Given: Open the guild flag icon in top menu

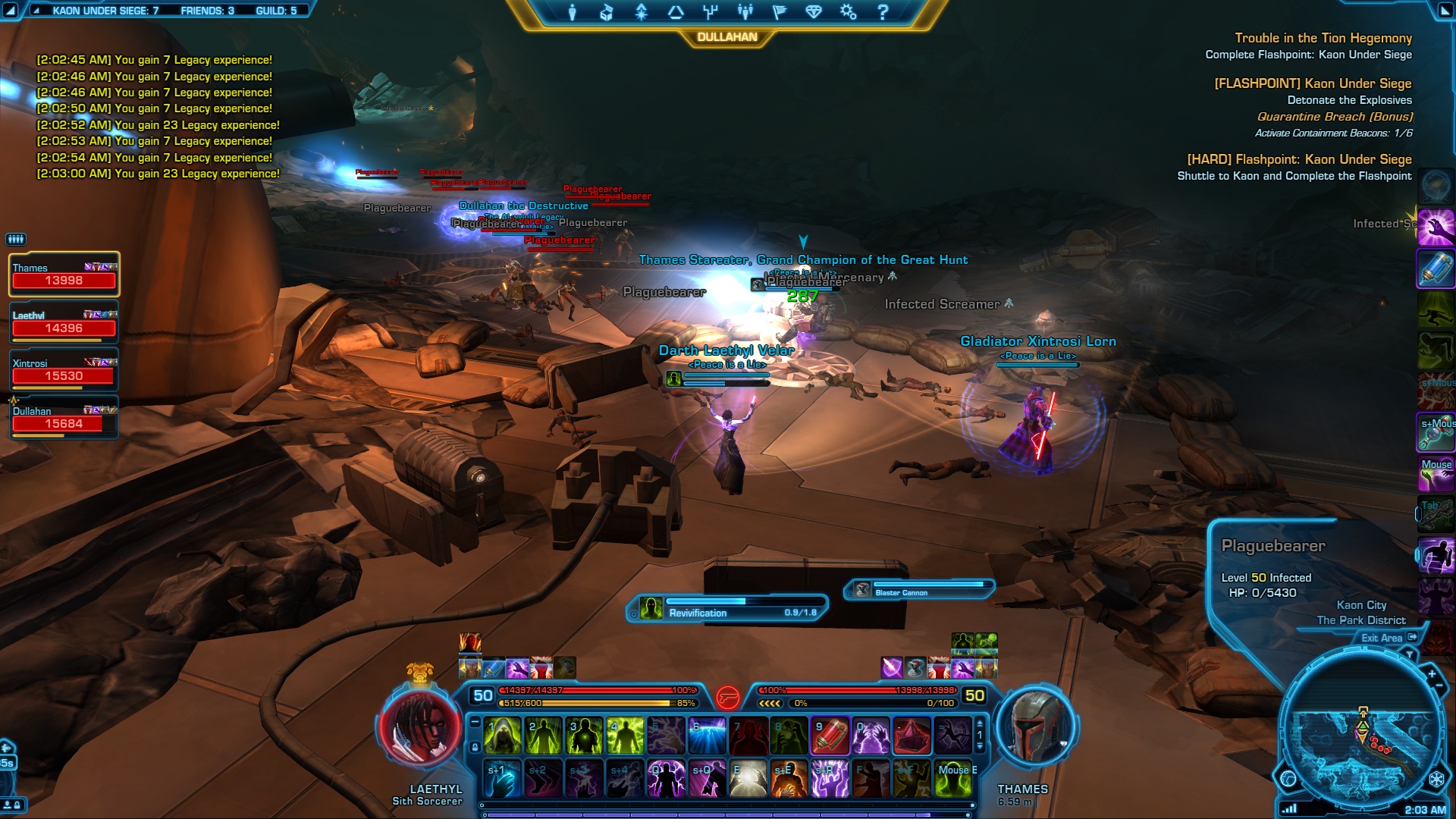Looking at the screenshot, I should click(x=780, y=12).
